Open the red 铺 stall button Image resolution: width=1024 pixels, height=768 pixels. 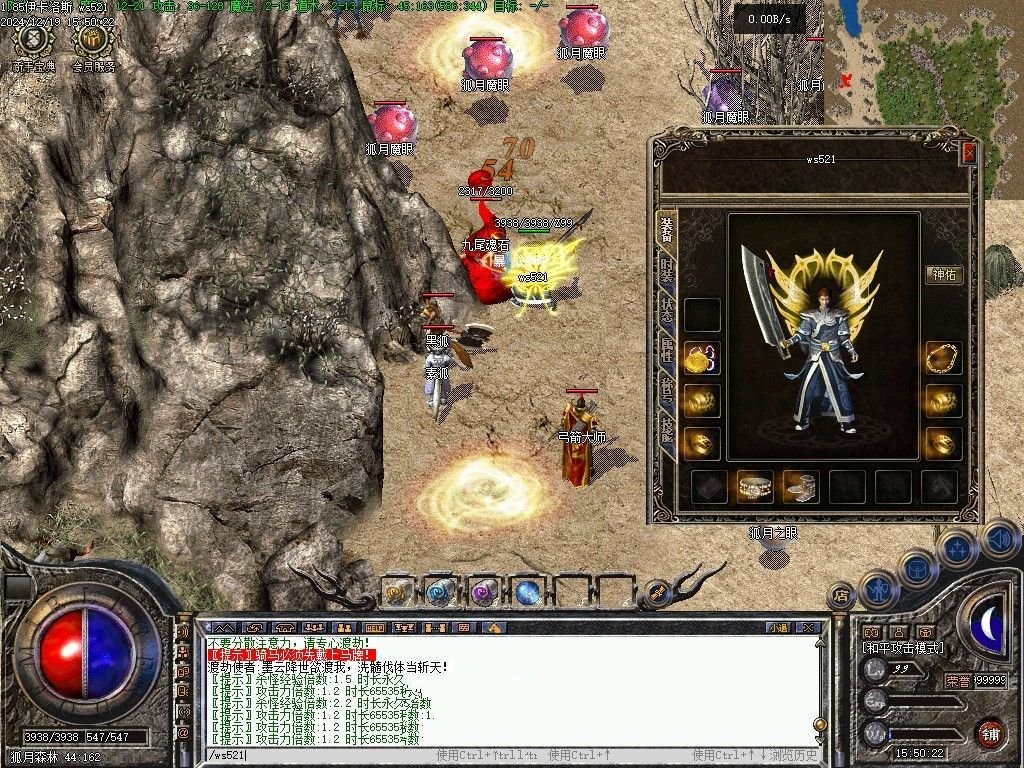click(x=990, y=733)
